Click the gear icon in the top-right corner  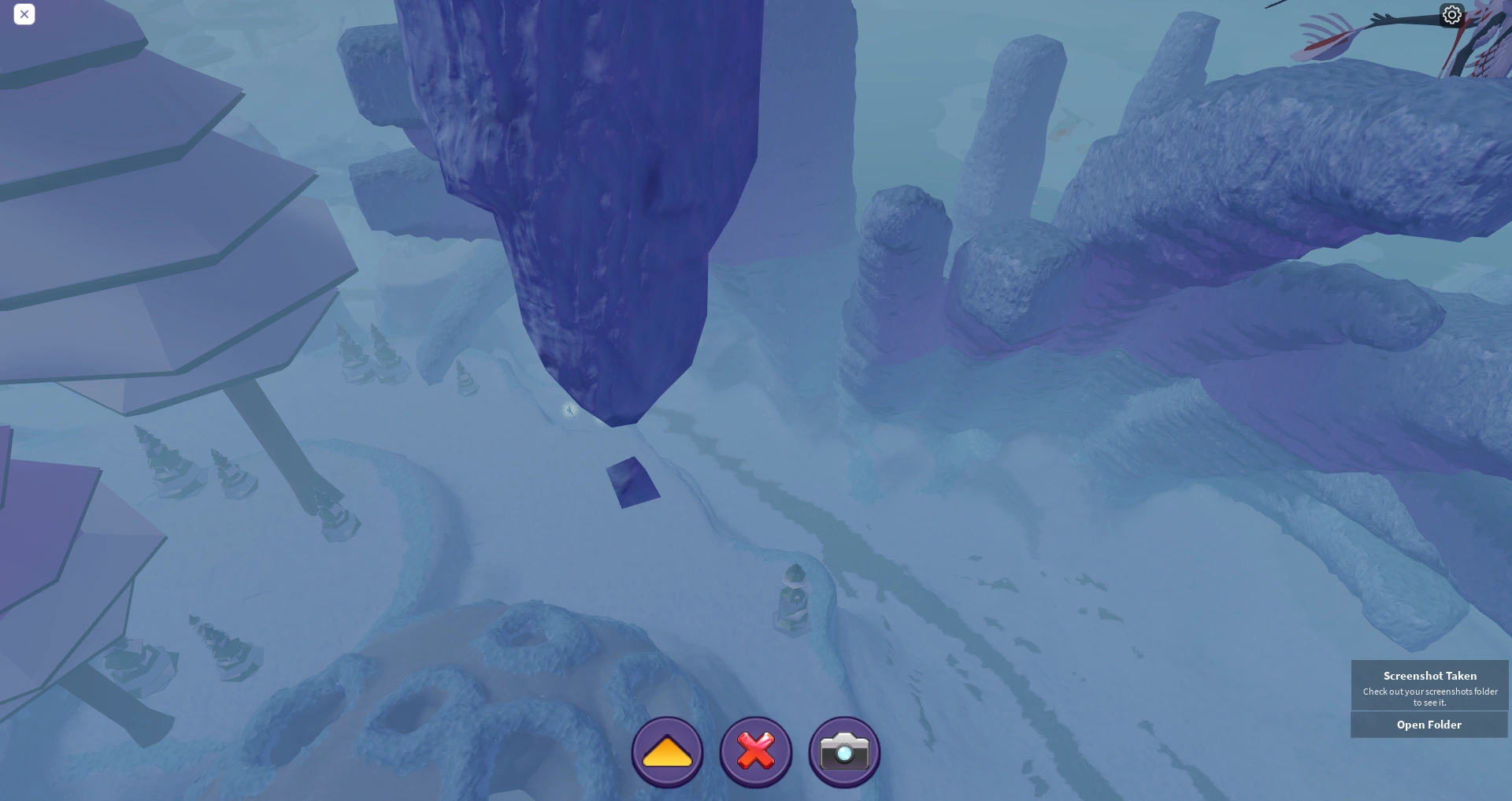click(x=1452, y=14)
